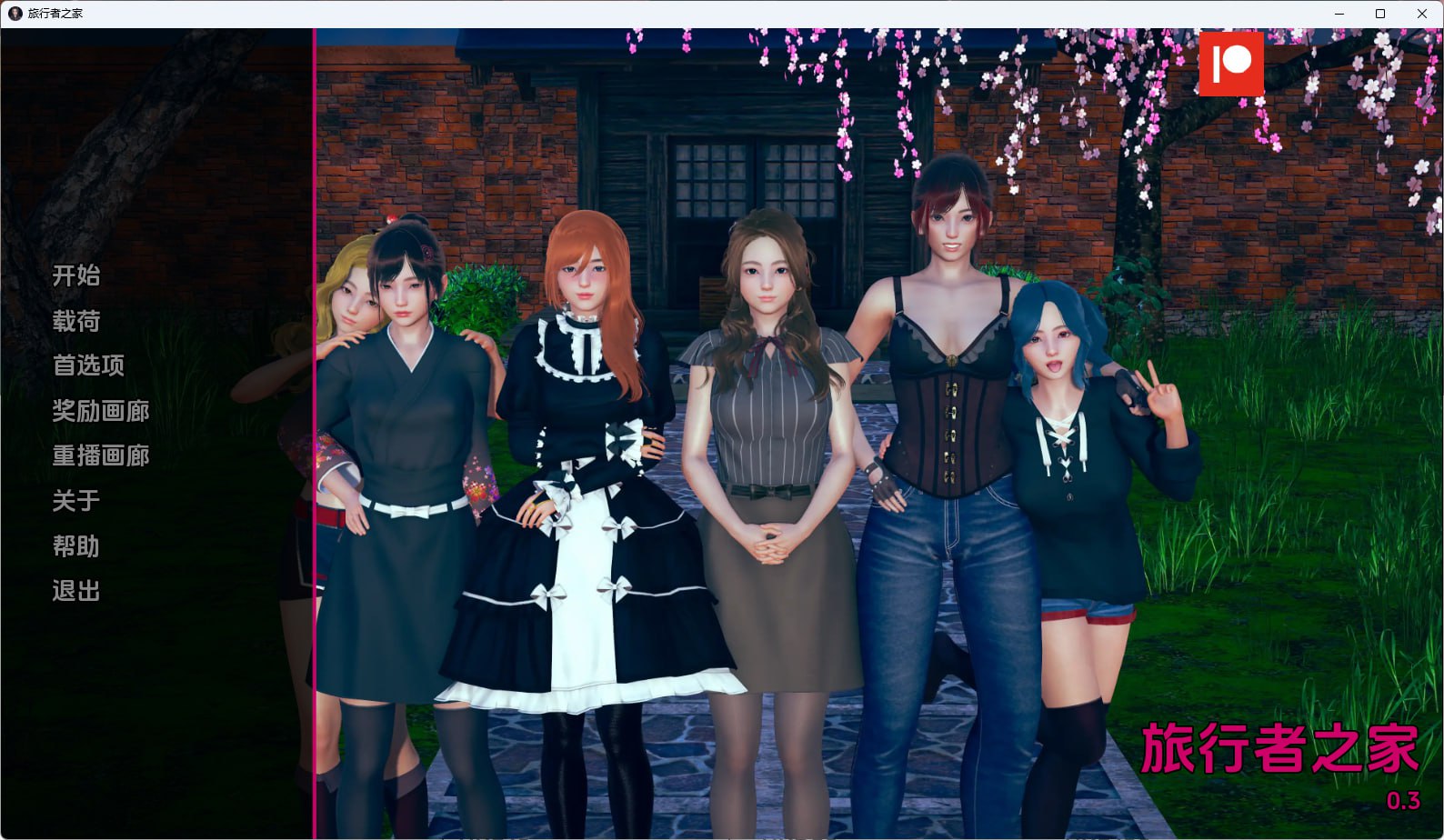
Task: Close the window with the X button
Action: [x=1421, y=13]
